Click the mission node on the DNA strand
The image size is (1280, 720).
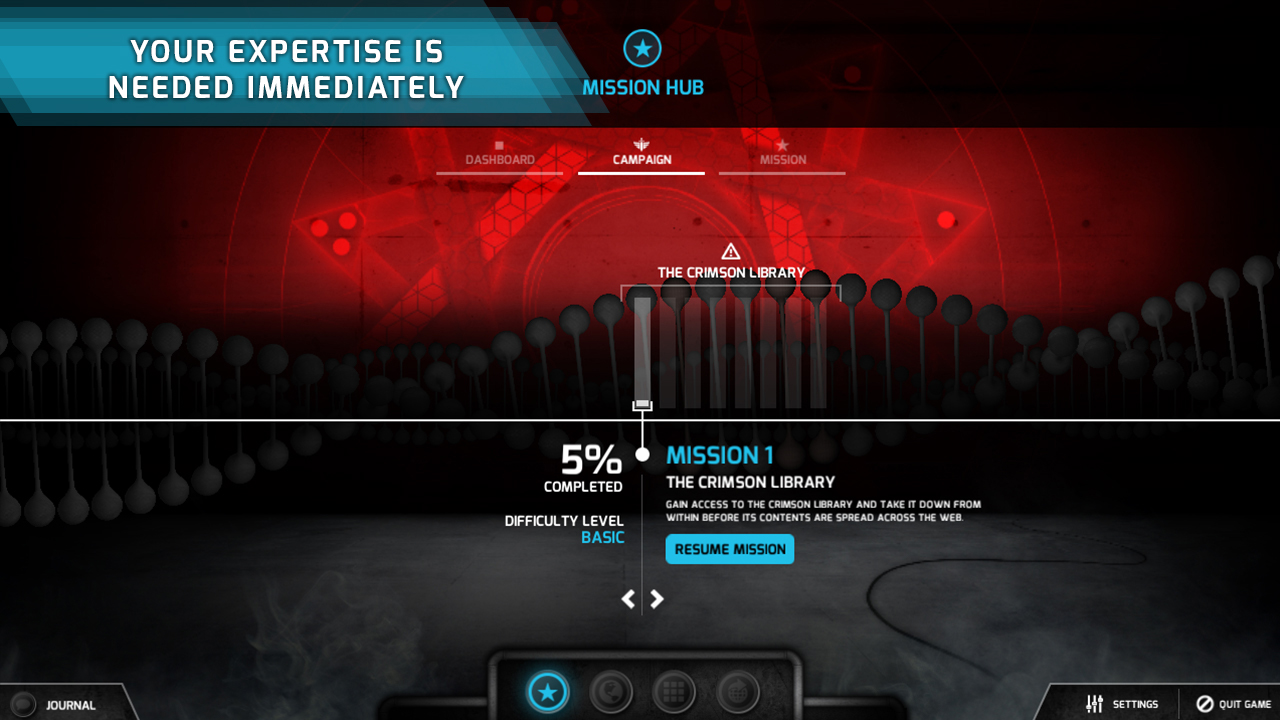[x=642, y=403]
